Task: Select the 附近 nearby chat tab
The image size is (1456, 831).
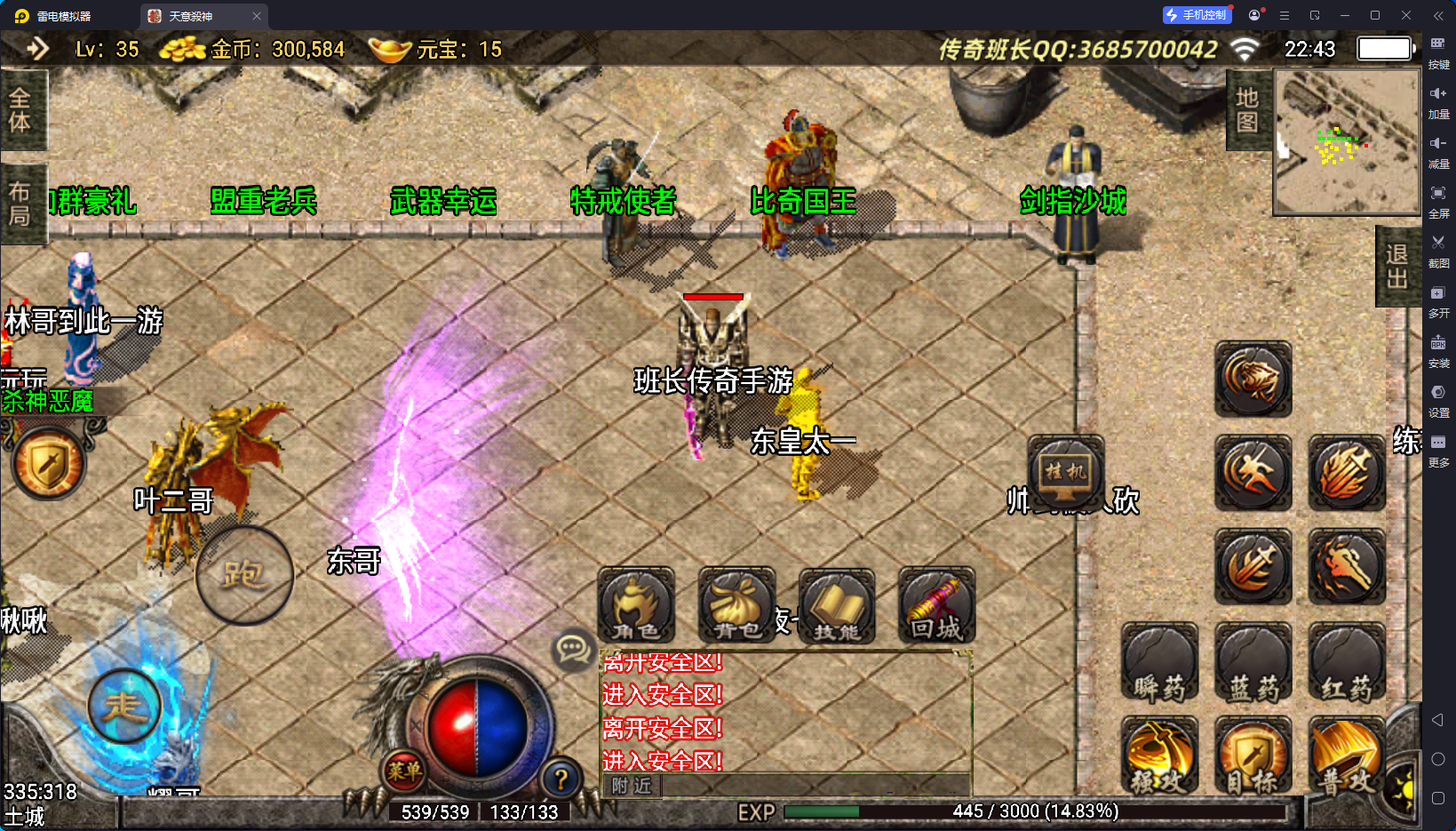Action: pos(632,786)
